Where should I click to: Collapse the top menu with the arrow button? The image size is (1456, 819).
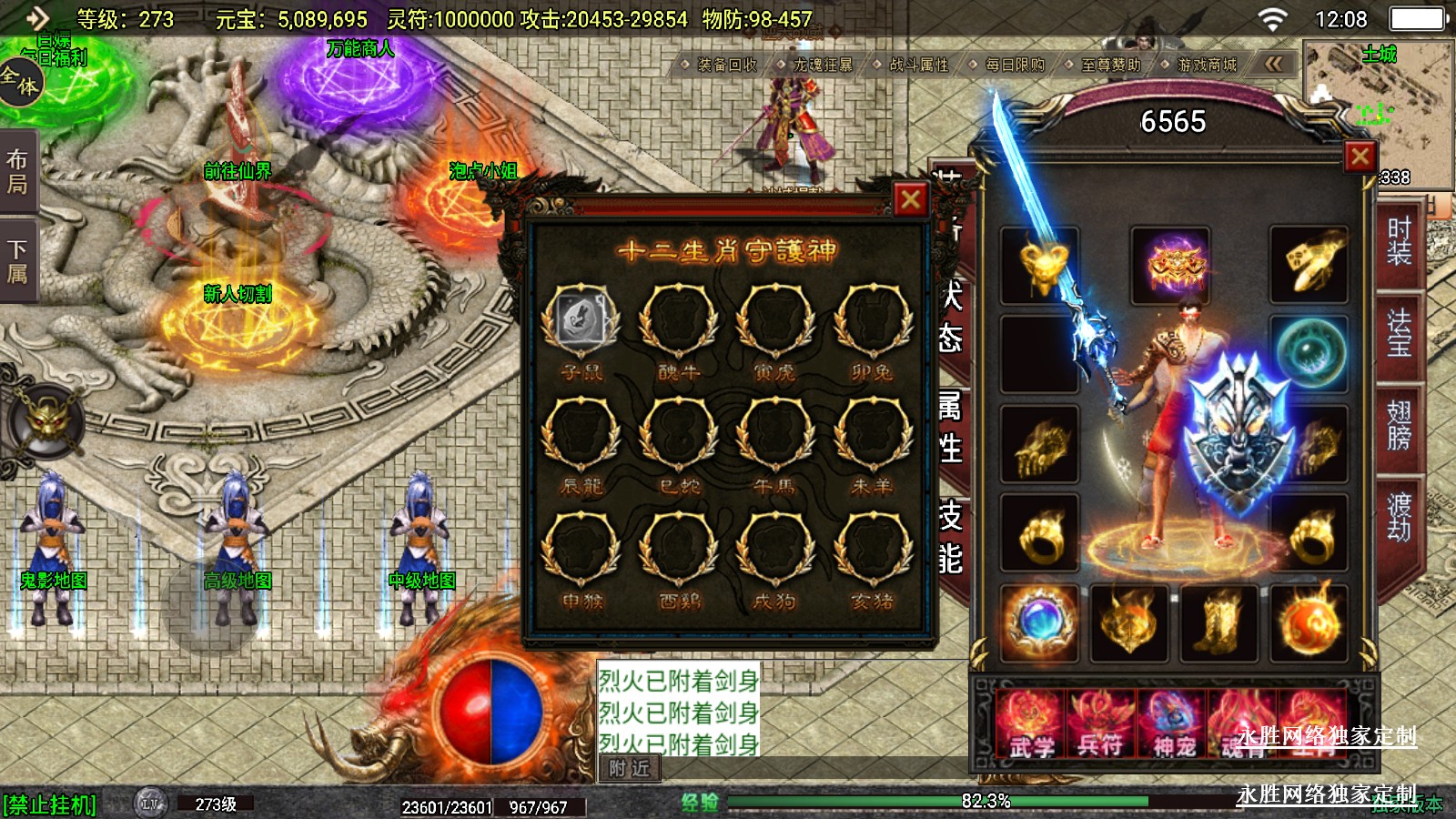click(x=1274, y=64)
